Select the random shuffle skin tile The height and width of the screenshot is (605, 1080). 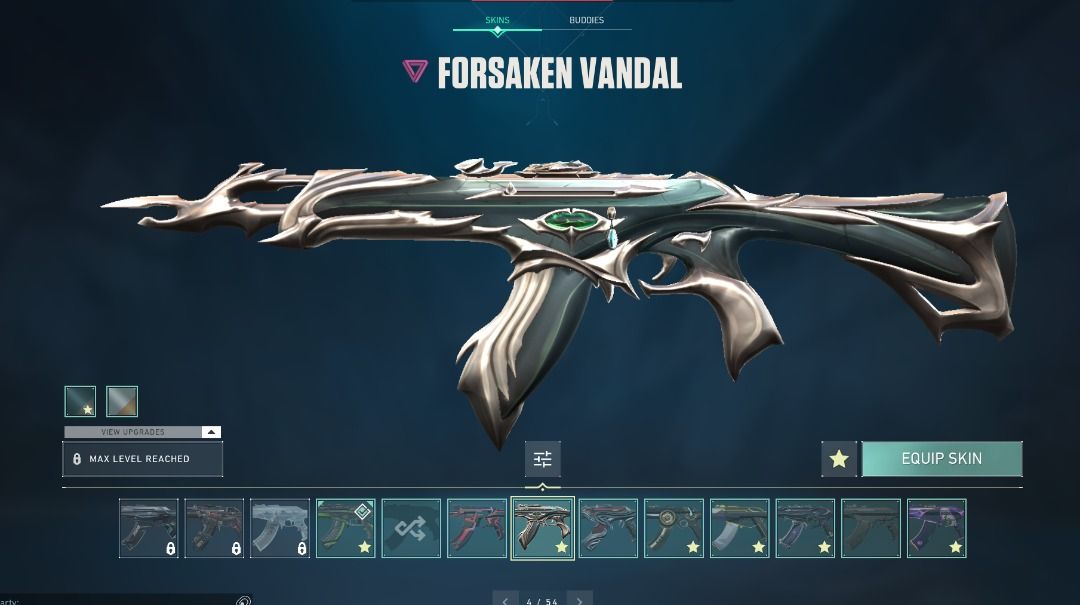pos(411,528)
